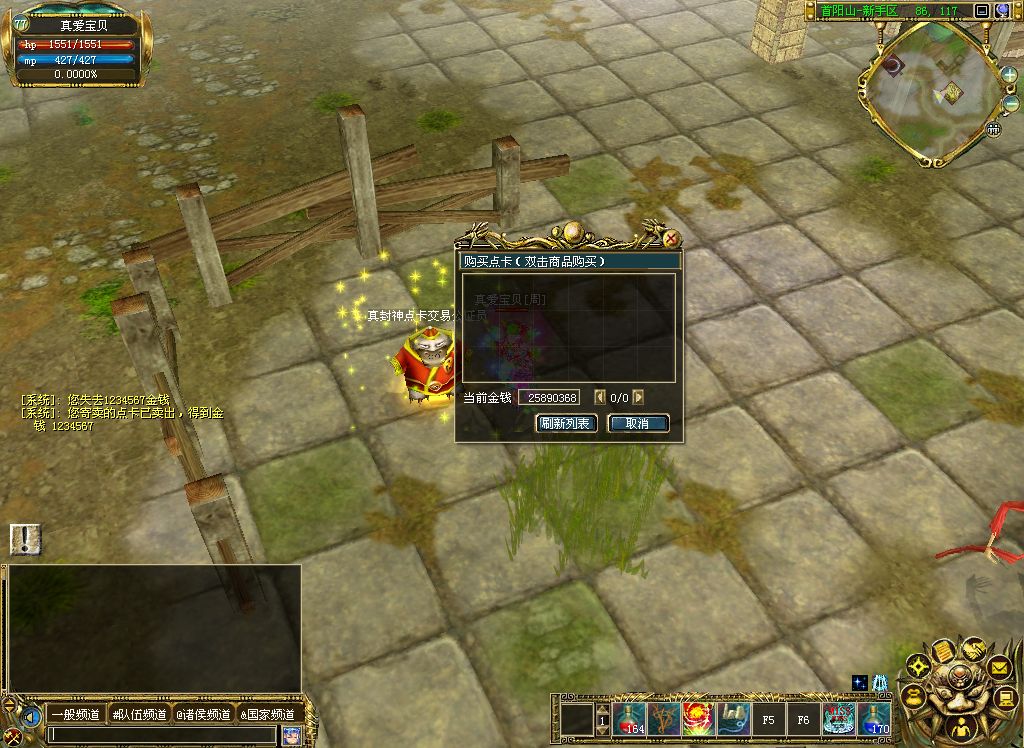
Task: Cancel the point card purchase dialog
Action: coord(638,423)
